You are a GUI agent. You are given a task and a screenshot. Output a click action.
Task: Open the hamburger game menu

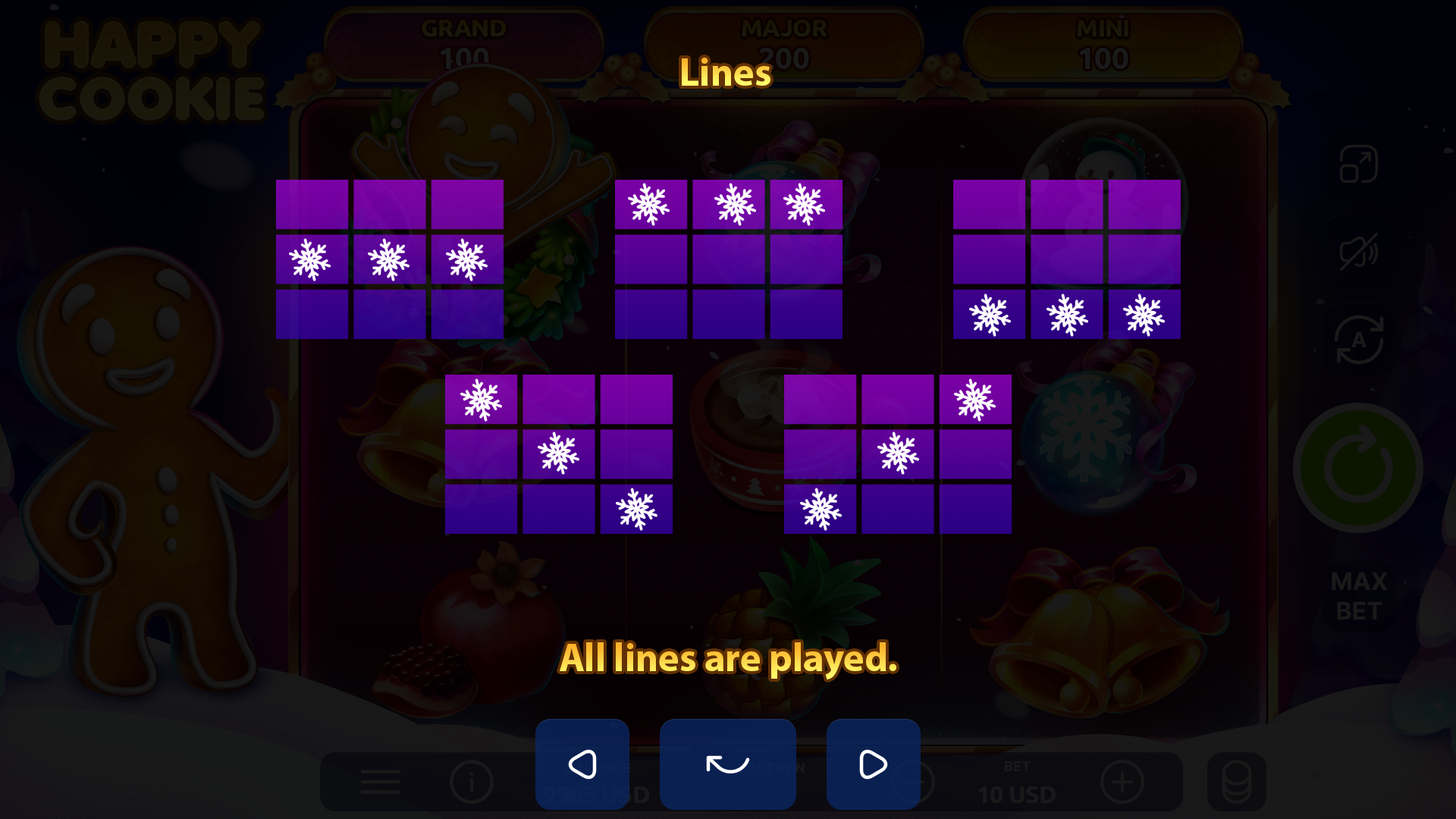click(x=380, y=782)
